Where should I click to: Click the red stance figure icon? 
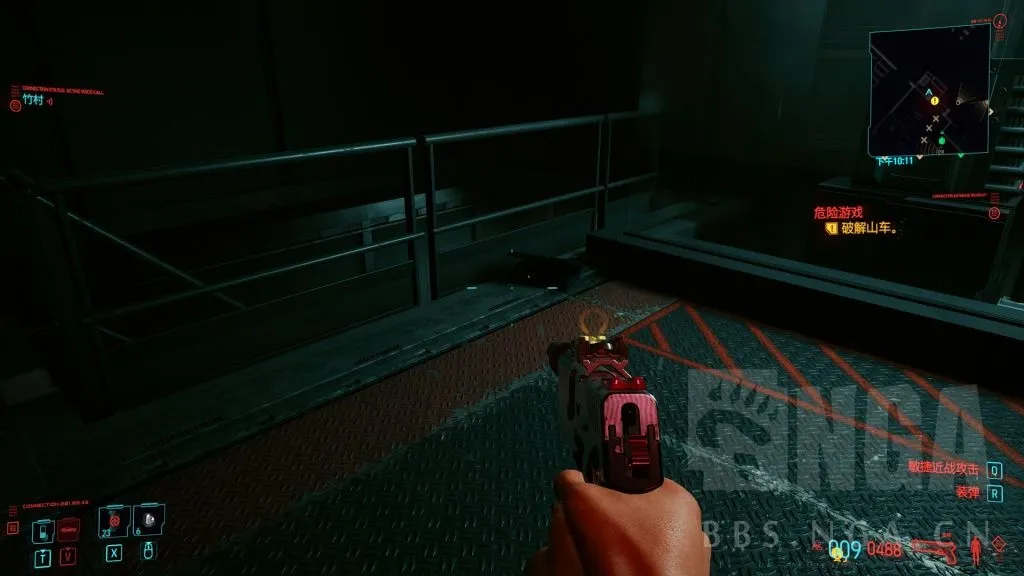tap(975, 548)
